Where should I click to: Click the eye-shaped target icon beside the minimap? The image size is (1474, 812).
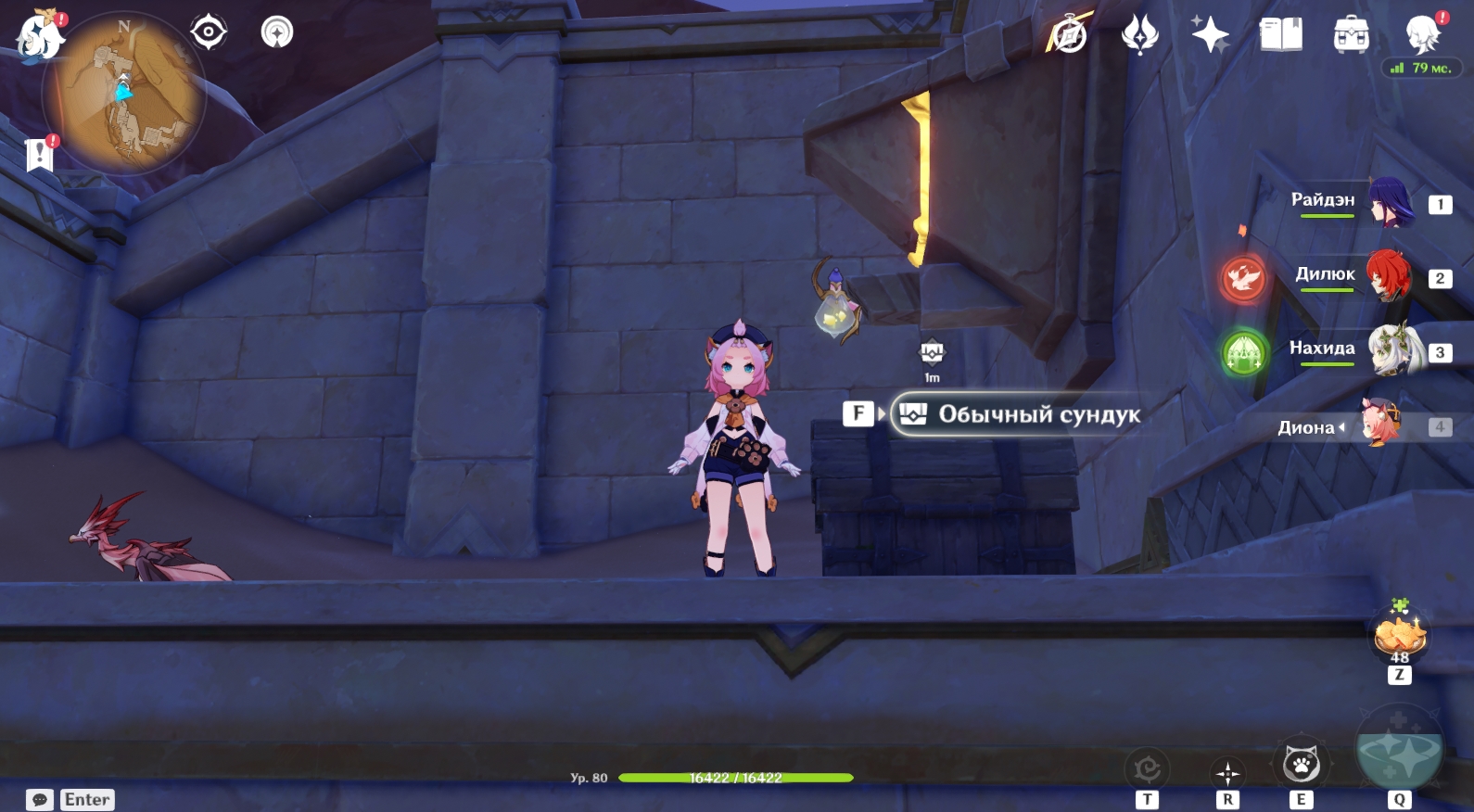209,32
